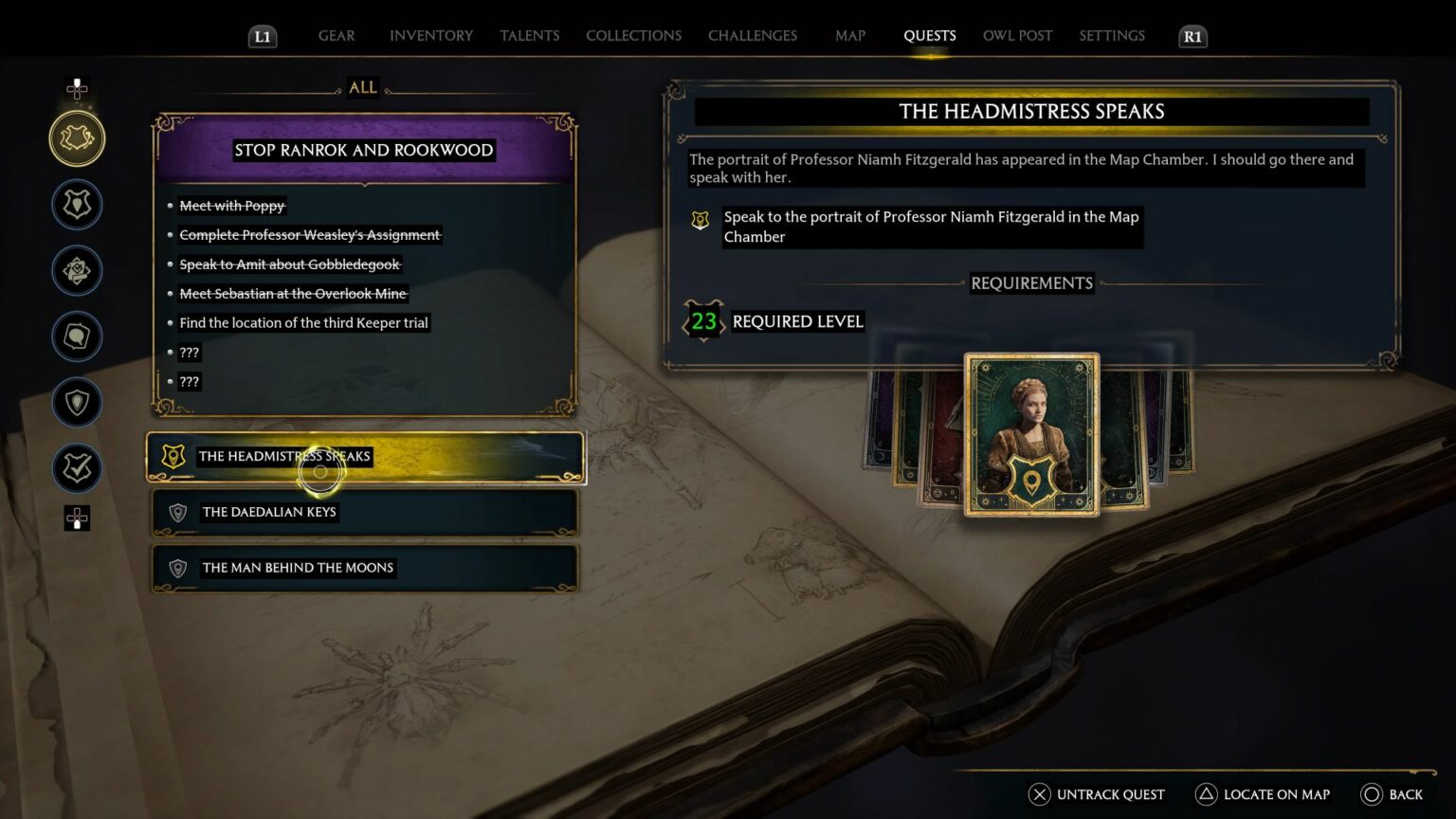Open the assignments quest category icon

coord(77,270)
